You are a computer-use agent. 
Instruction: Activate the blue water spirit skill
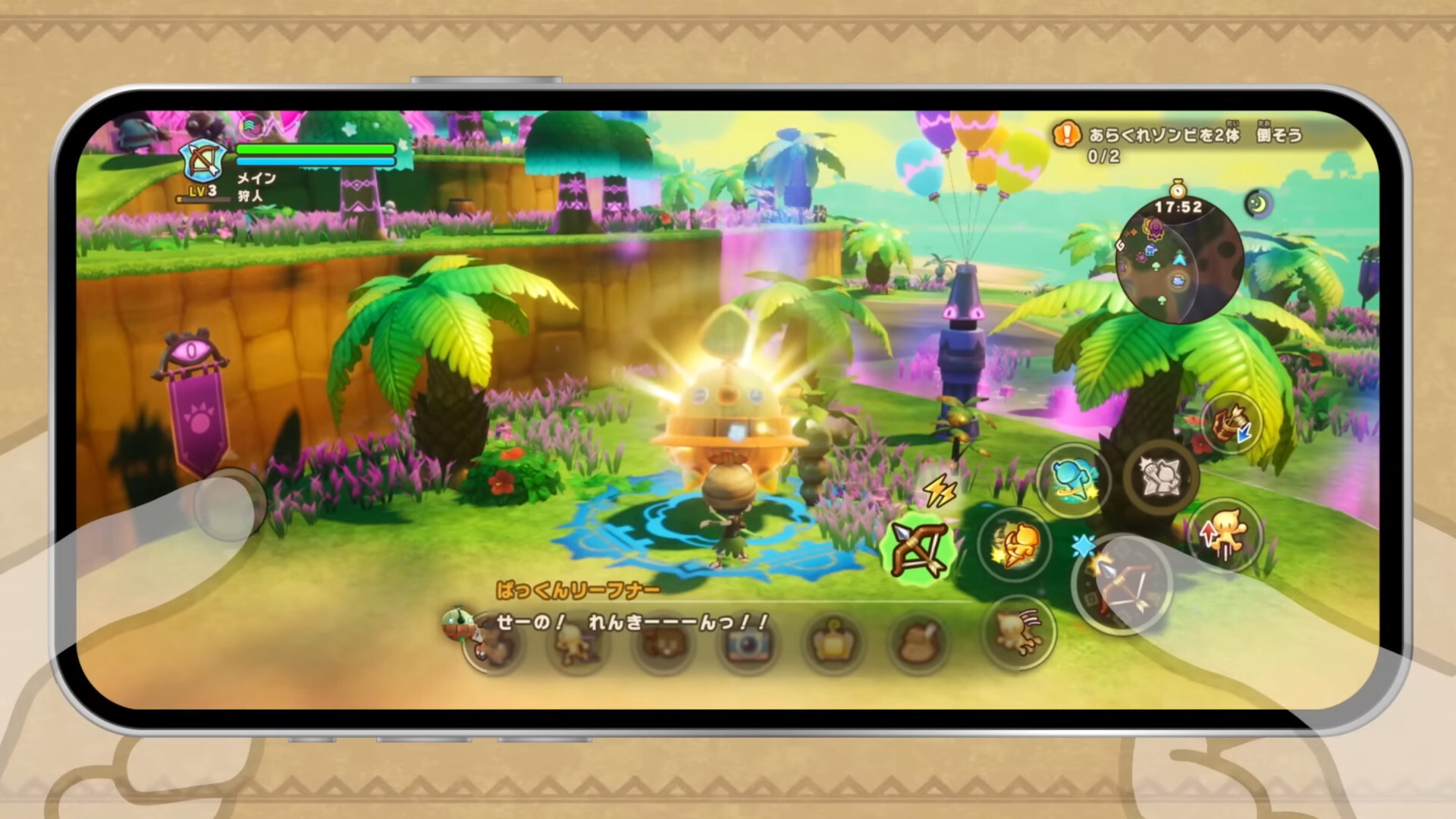[1071, 479]
